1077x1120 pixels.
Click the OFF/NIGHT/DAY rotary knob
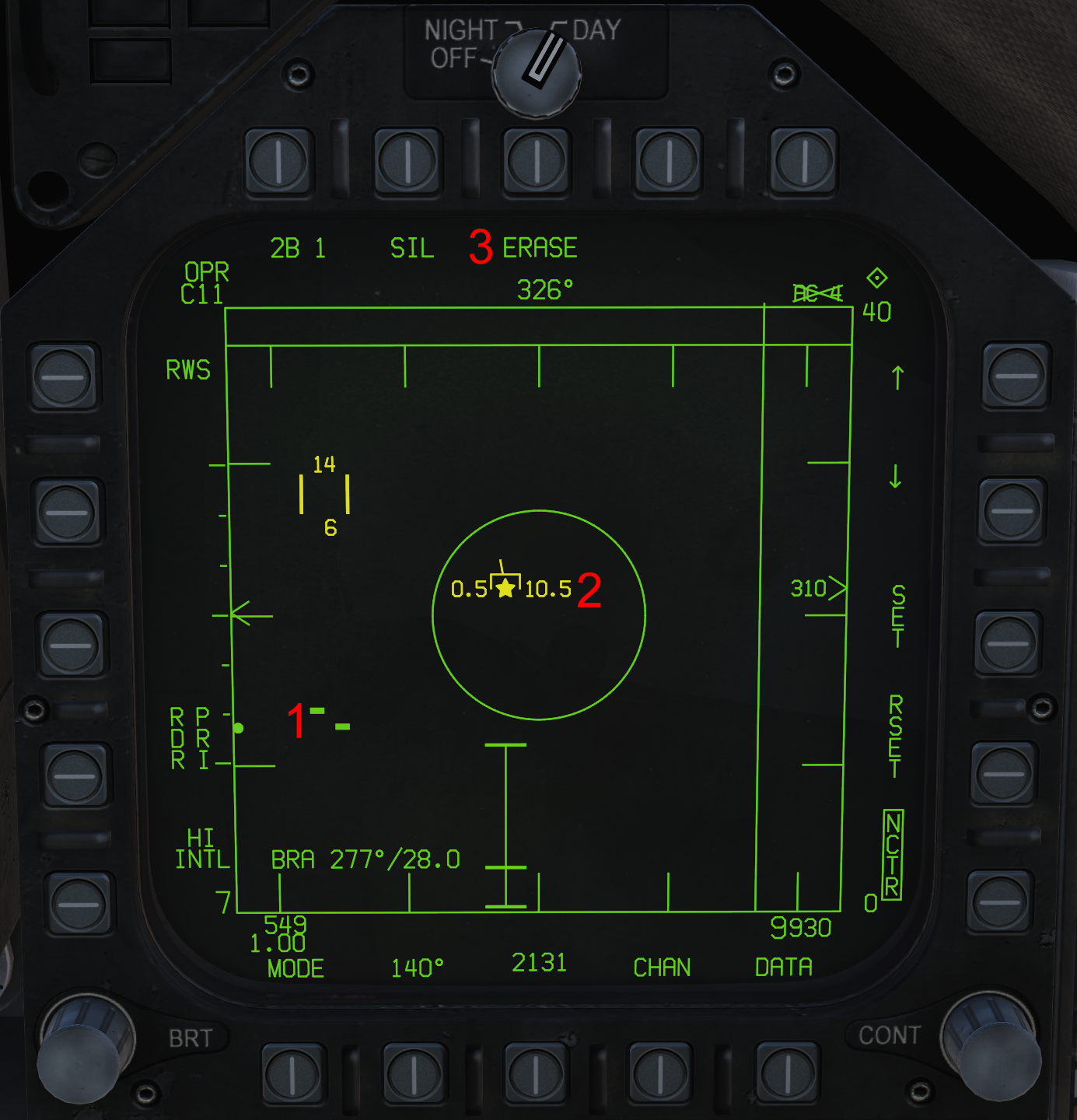[x=537, y=74]
